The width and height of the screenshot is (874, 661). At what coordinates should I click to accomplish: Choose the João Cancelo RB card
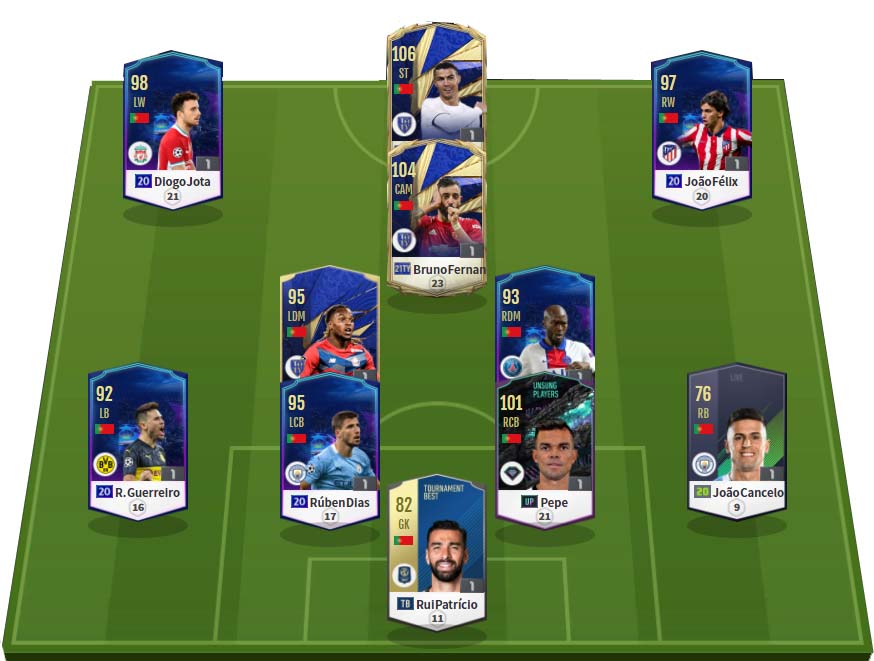(737, 440)
